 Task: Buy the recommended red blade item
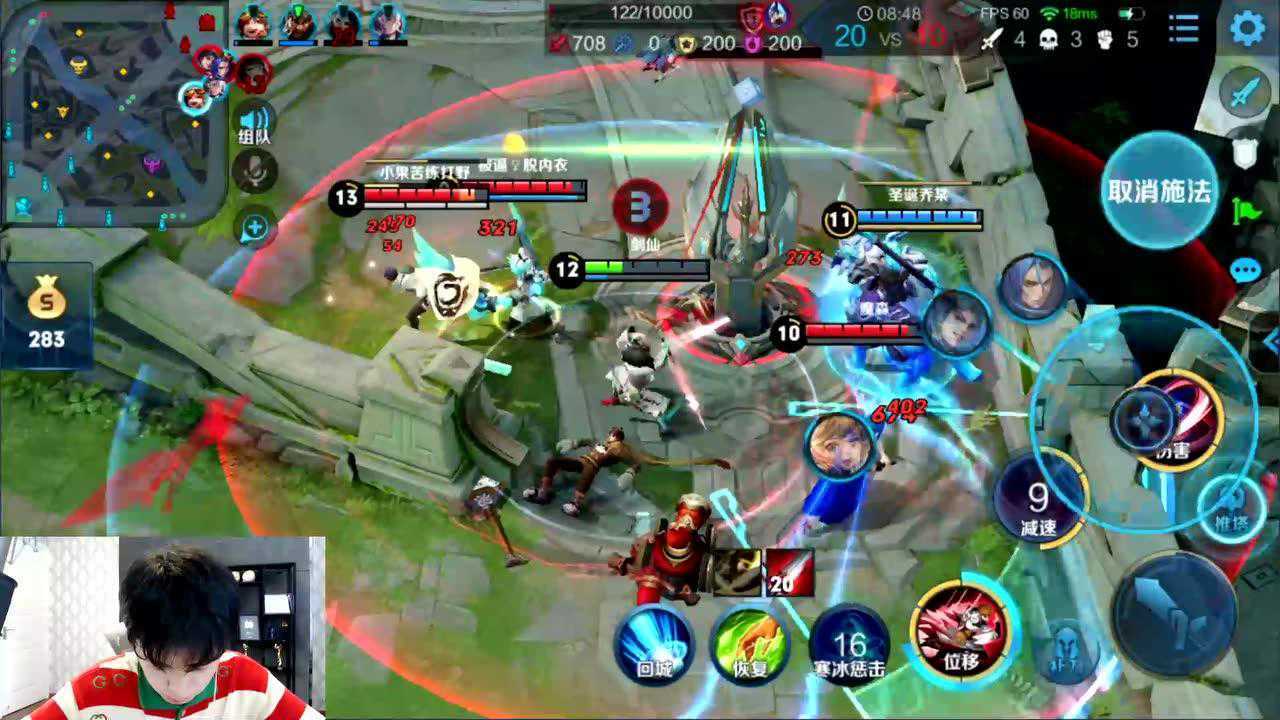click(x=789, y=572)
